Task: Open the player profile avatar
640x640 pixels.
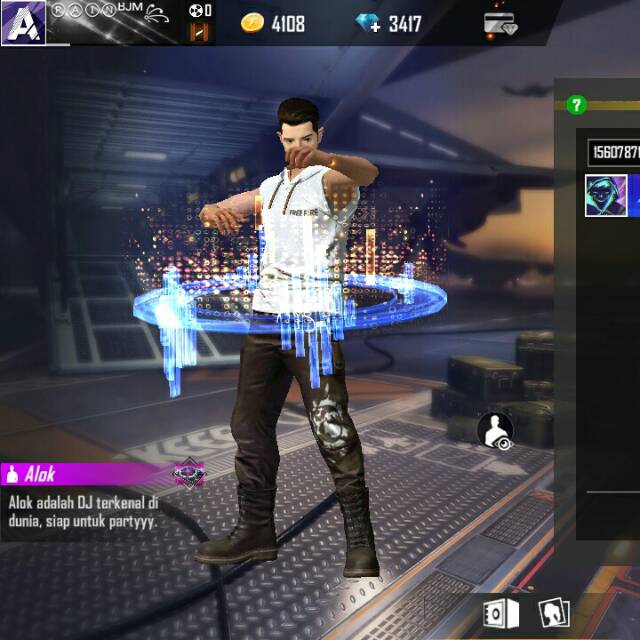Action: click(x=22, y=22)
